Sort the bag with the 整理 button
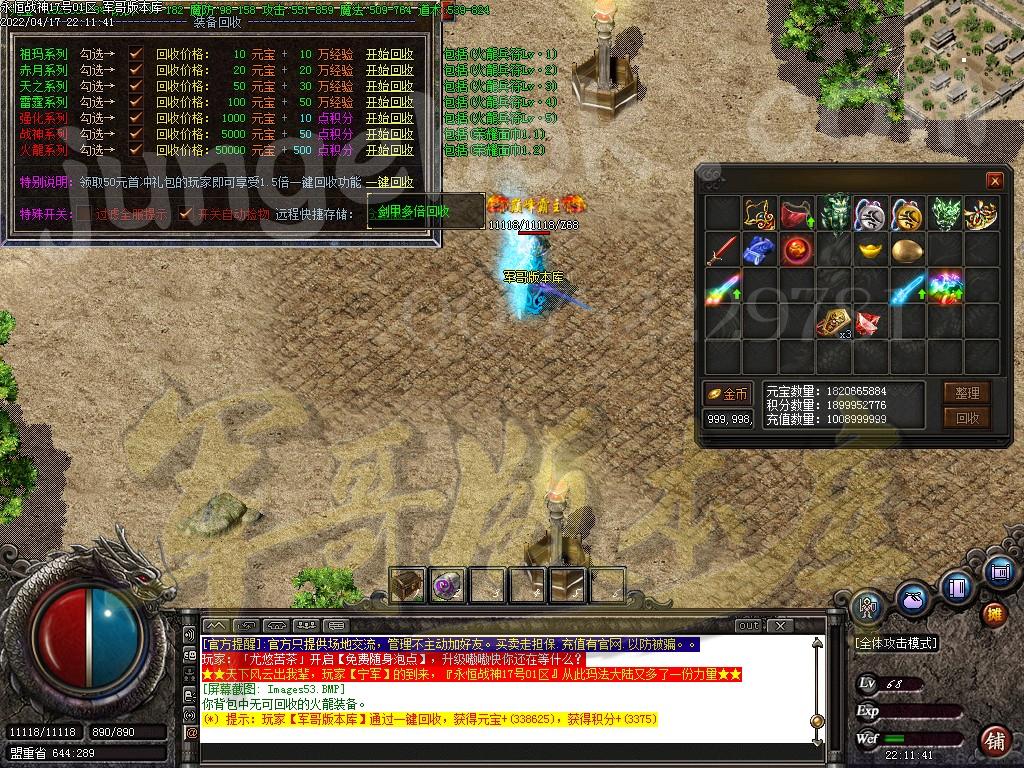The image size is (1024, 768). tap(967, 393)
